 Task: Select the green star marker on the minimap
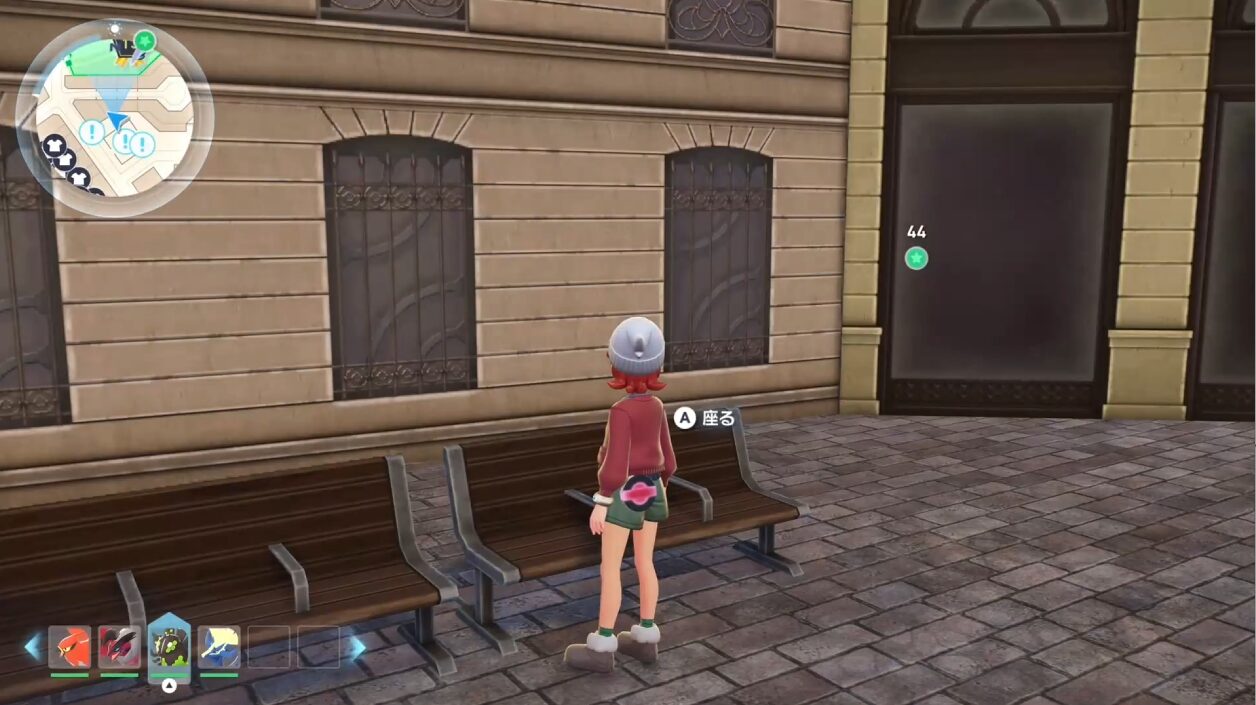click(x=146, y=41)
